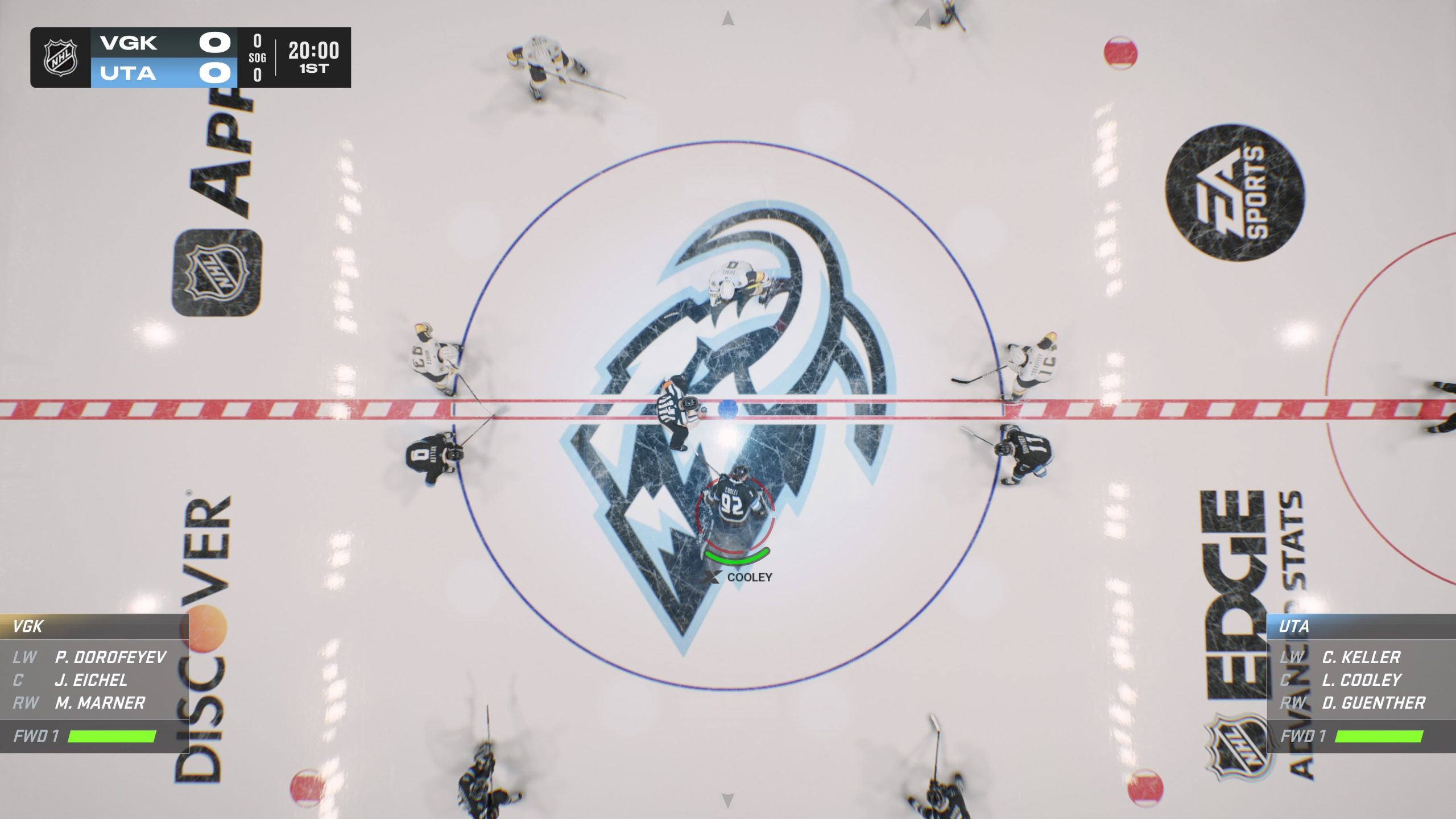Click the UTA line panel header

(x=1294, y=627)
